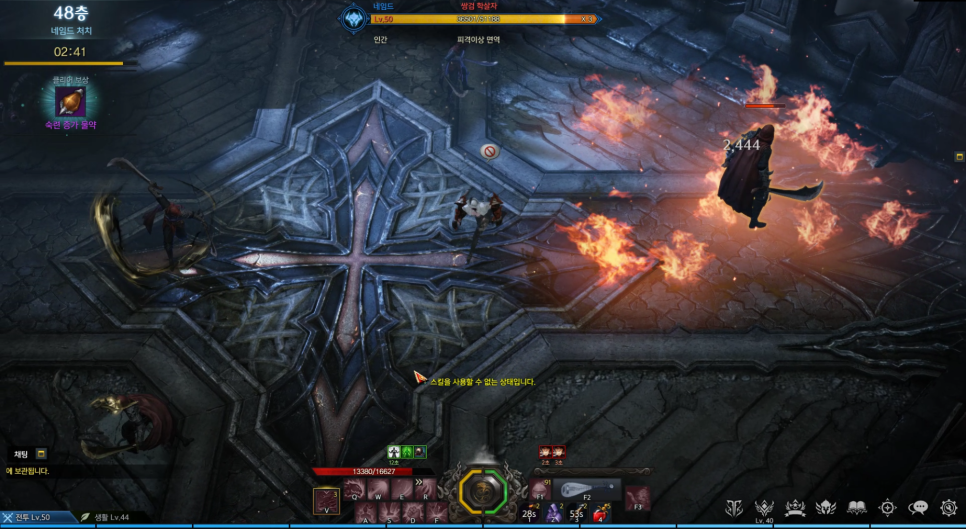
Task: Open the winged helmet character menu
Action: tap(826, 508)
